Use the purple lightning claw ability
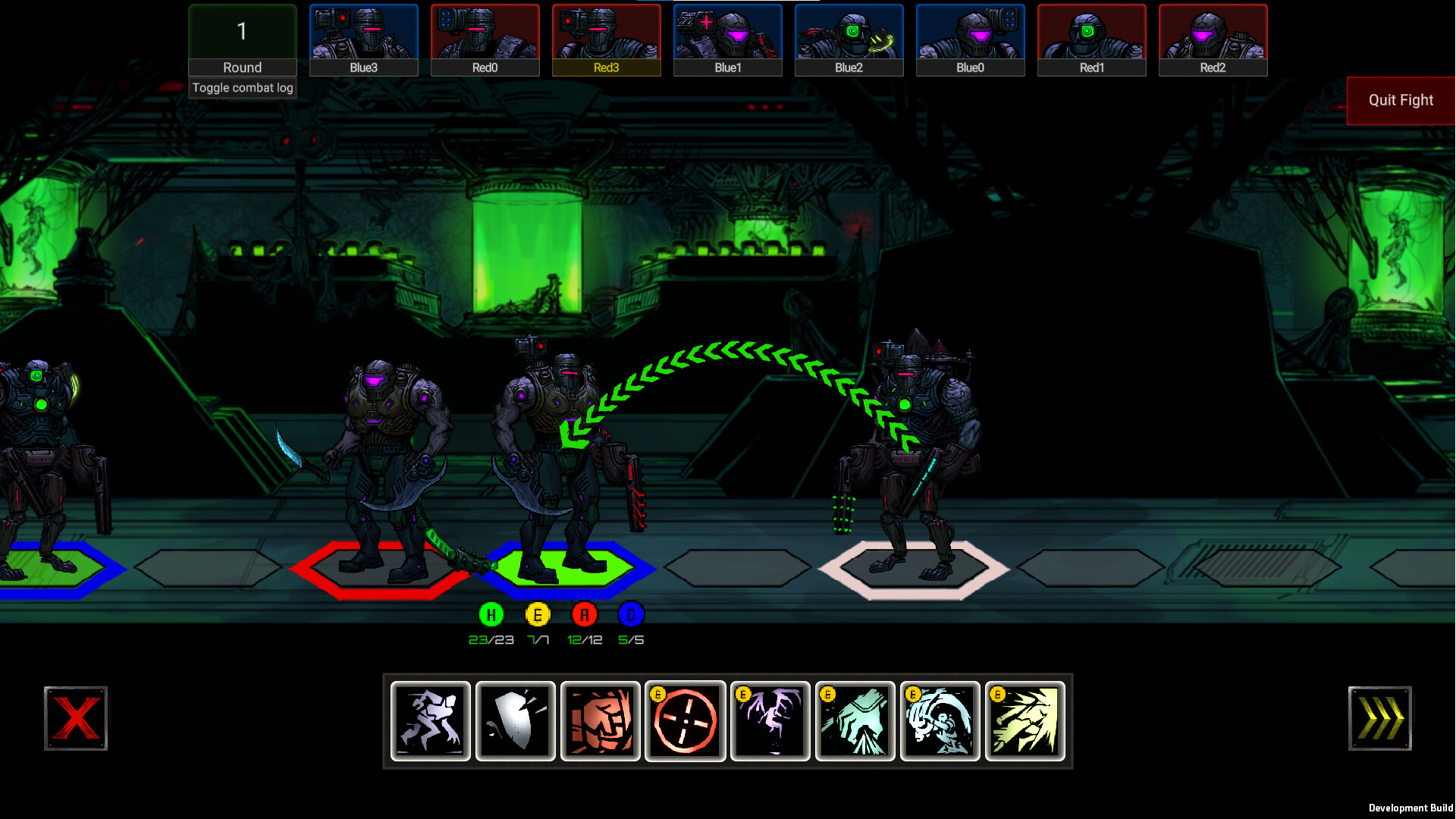 (x=770, y=720)
